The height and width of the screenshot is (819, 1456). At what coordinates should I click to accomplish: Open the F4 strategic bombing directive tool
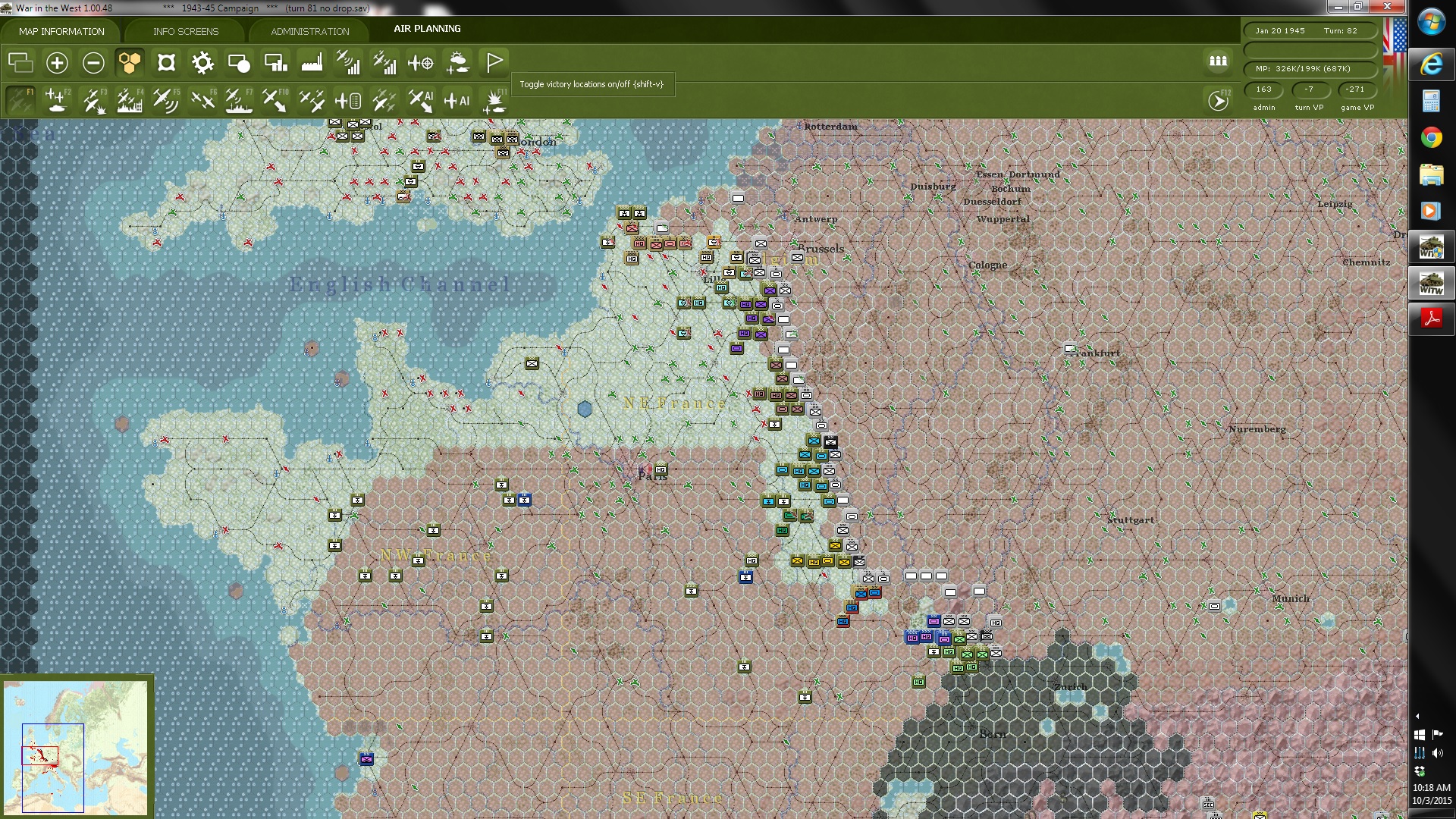point(130,99)
